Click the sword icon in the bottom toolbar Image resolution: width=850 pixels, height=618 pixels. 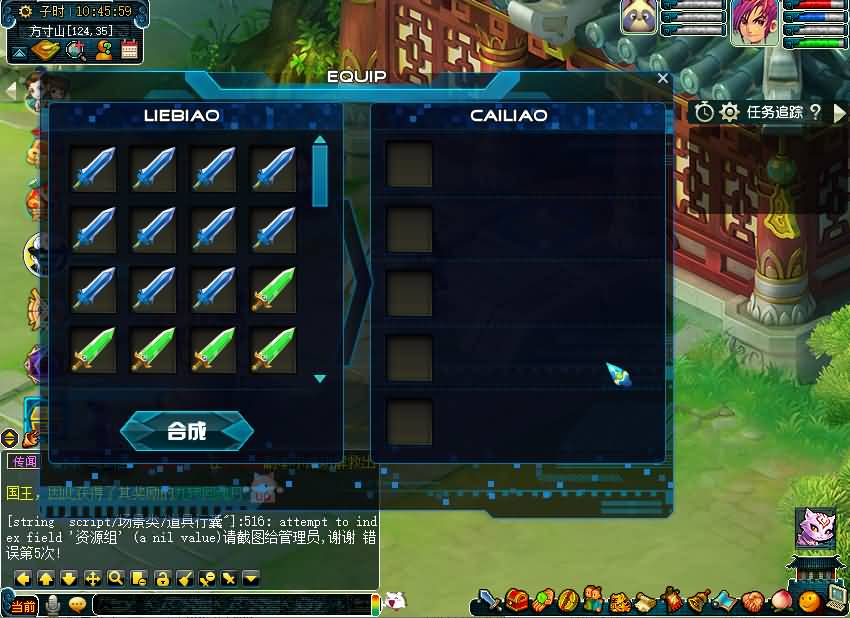pyautogui.click(x=489, y=601)
